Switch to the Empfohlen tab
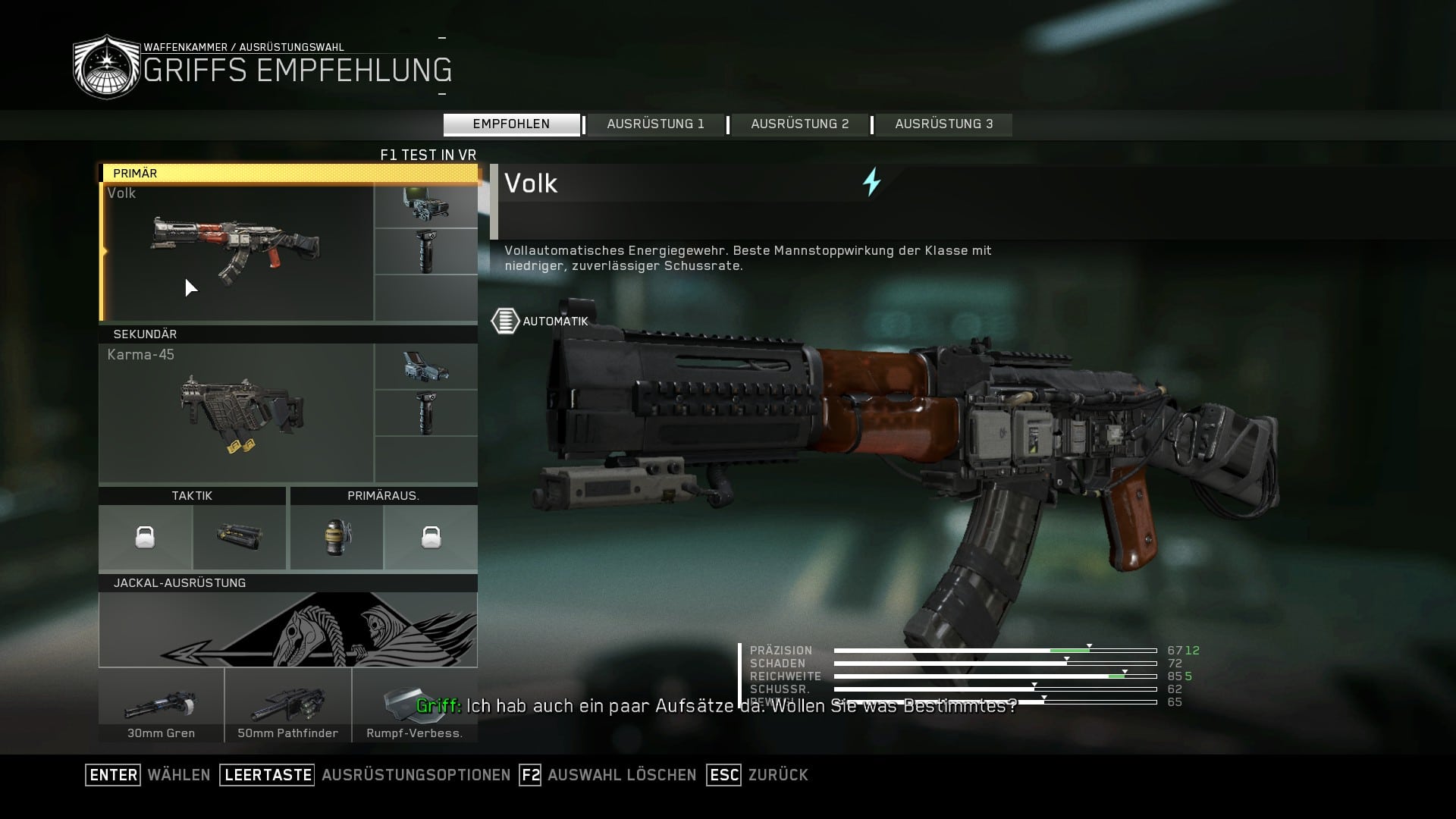1456x819 pixels. point(511,124)
